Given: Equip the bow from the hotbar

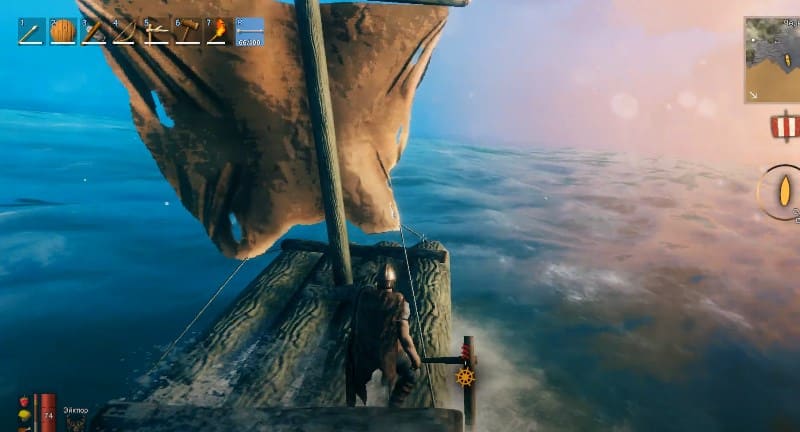Looking at the screenshot, I should click(124, 31).
